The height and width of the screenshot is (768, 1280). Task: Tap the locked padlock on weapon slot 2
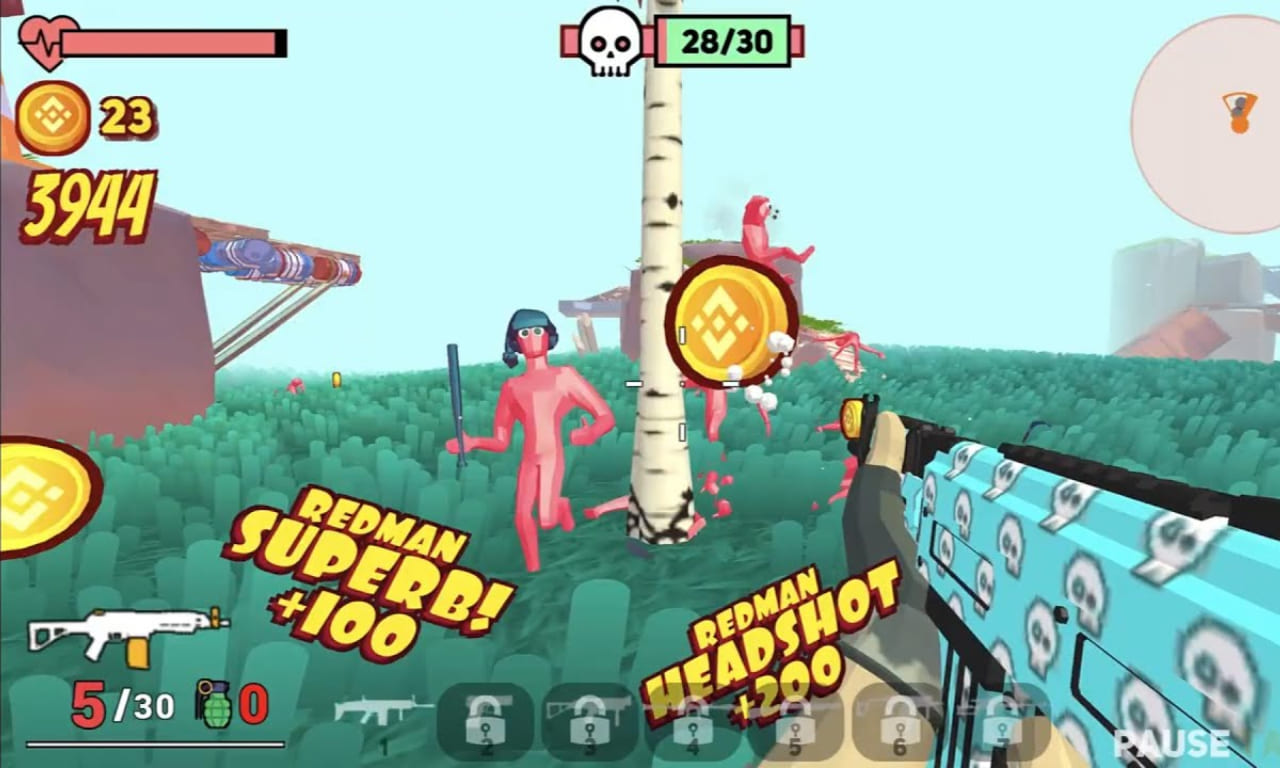485,723
